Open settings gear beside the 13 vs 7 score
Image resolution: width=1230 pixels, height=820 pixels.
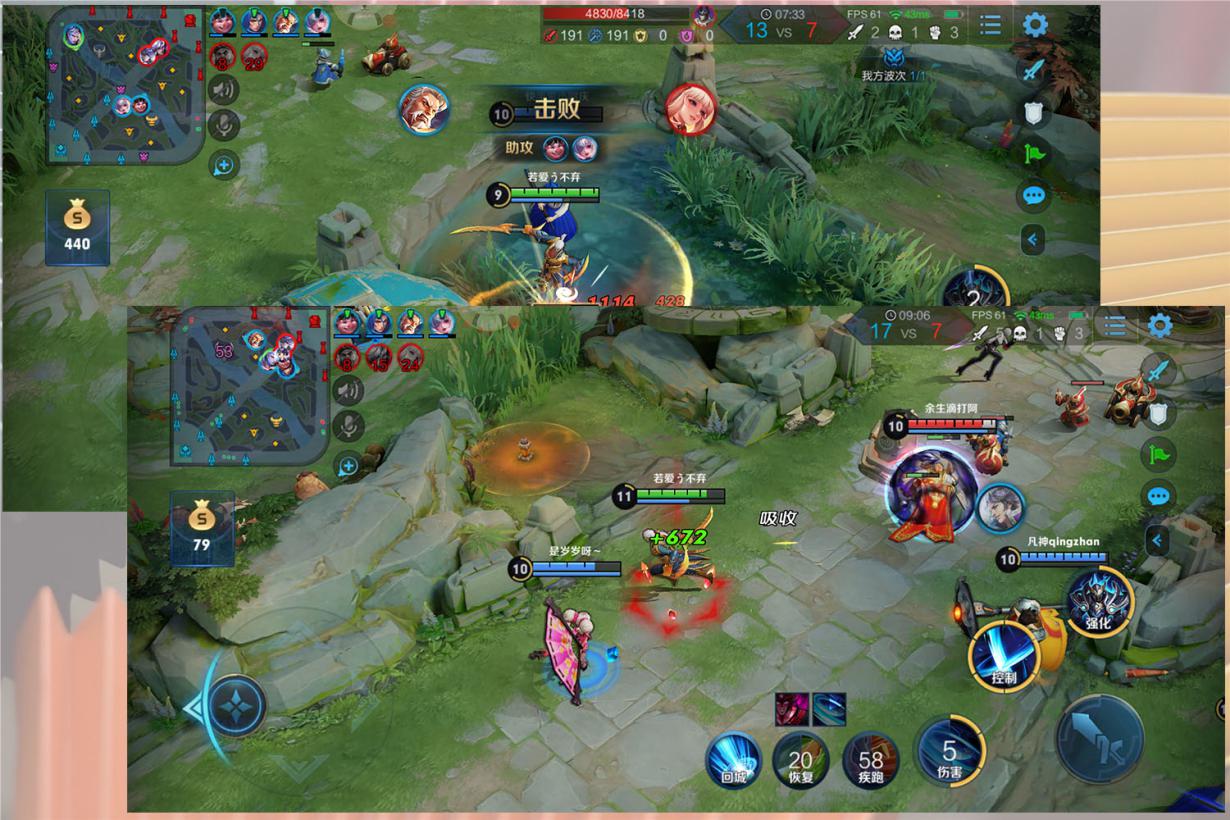coord(1035,24)
